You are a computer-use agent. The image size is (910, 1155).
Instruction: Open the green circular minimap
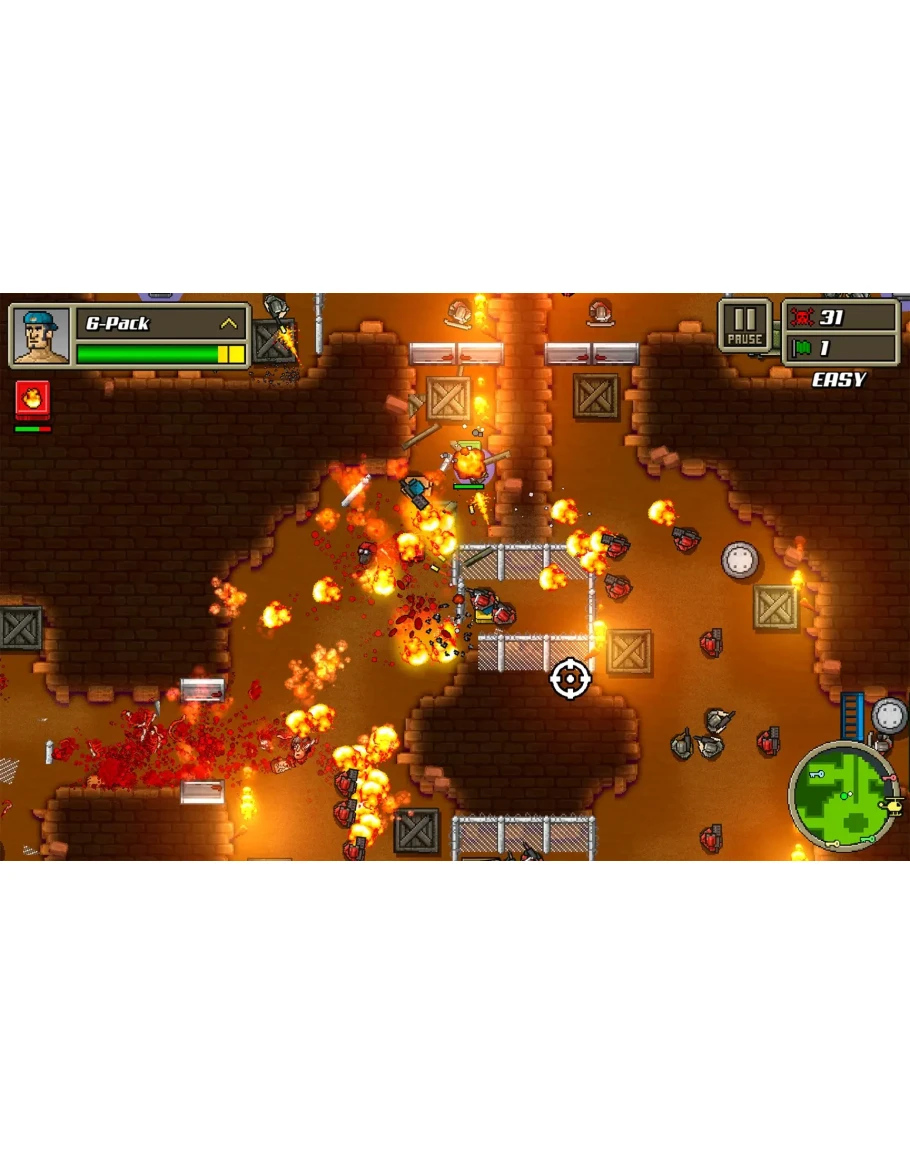coord(841,796)
